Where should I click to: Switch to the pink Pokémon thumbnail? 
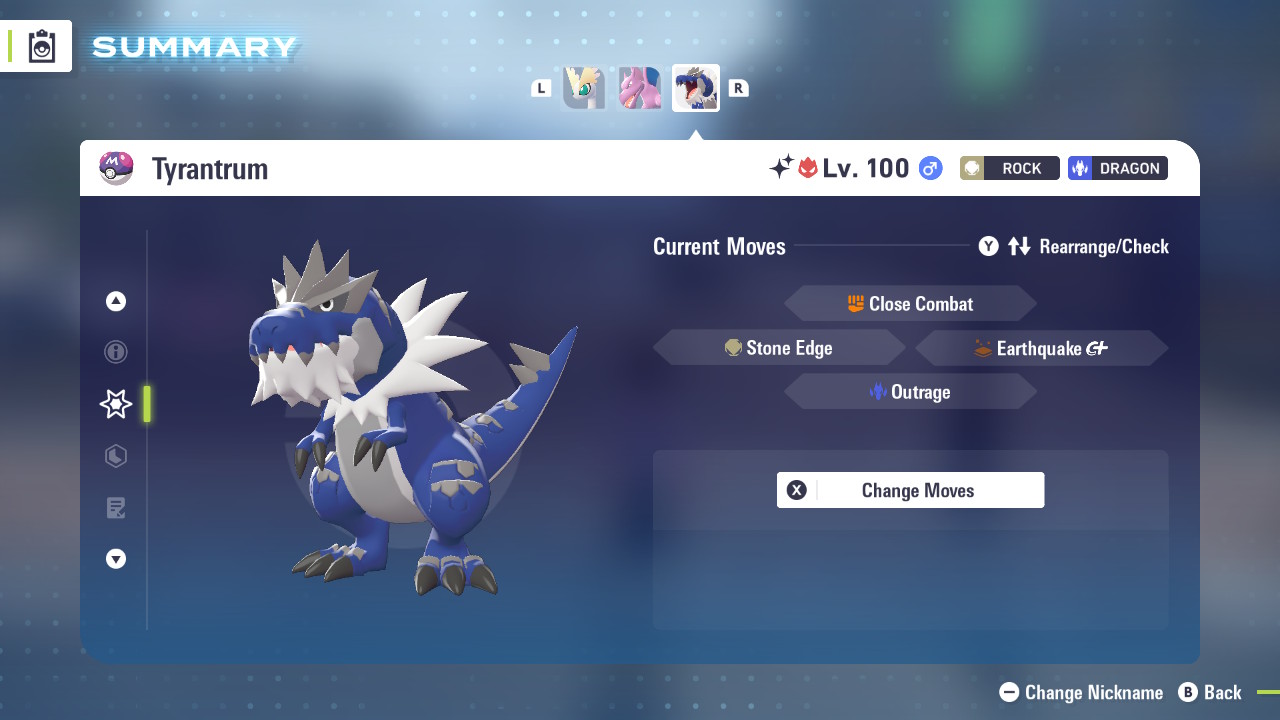(x=640, y=88)
